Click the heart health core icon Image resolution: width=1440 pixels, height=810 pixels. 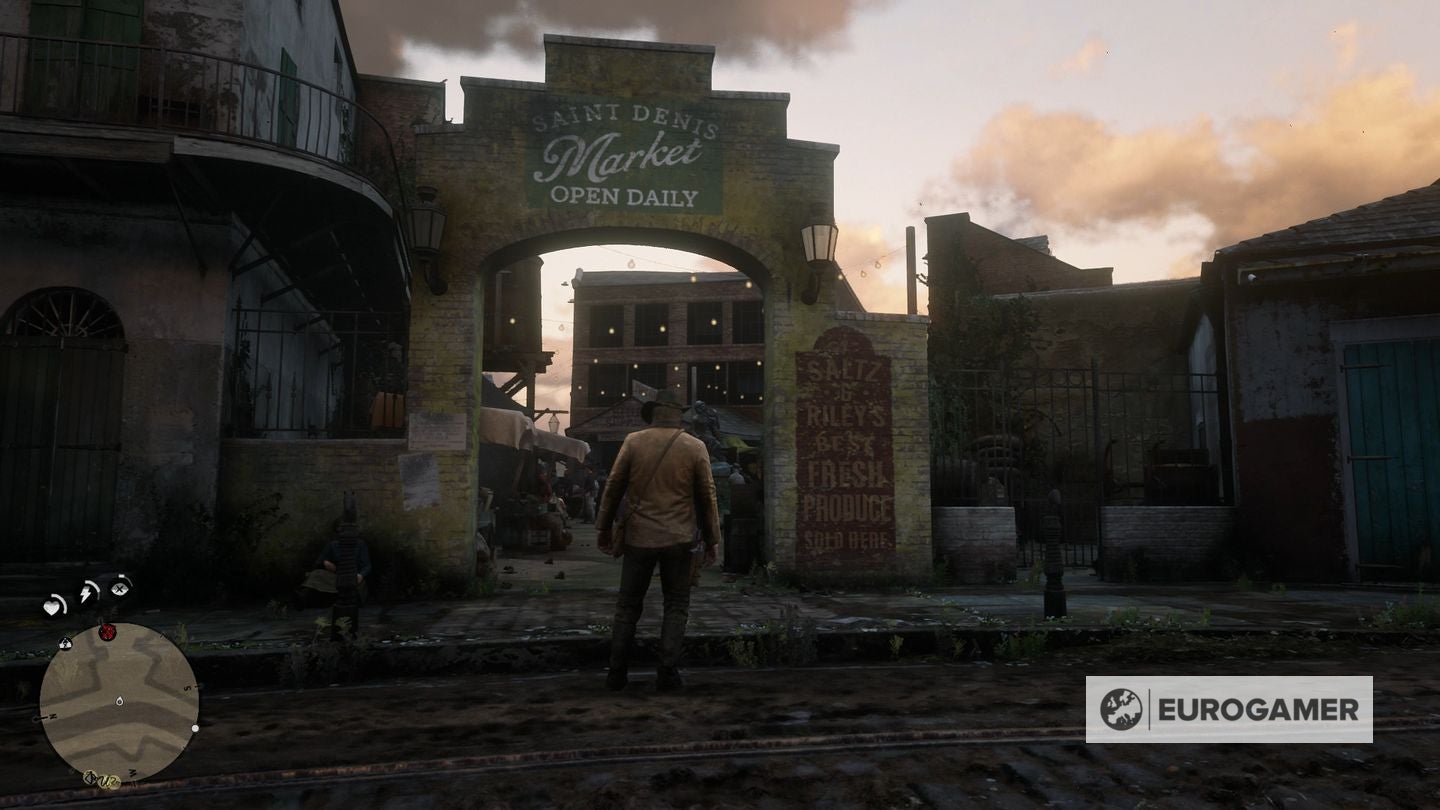point(54,605)
